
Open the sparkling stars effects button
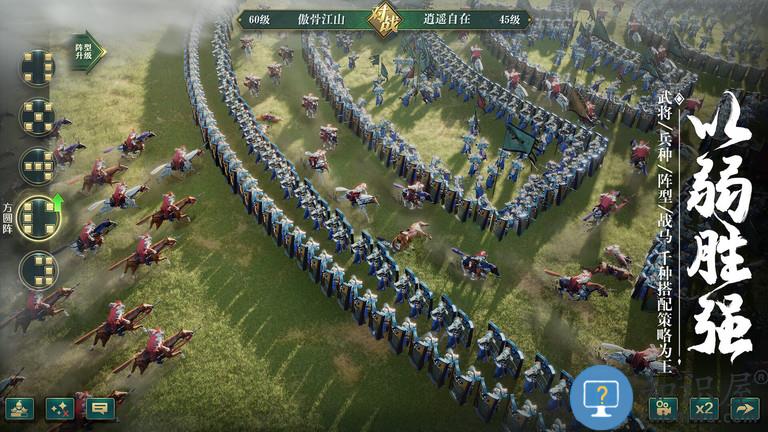58,408
